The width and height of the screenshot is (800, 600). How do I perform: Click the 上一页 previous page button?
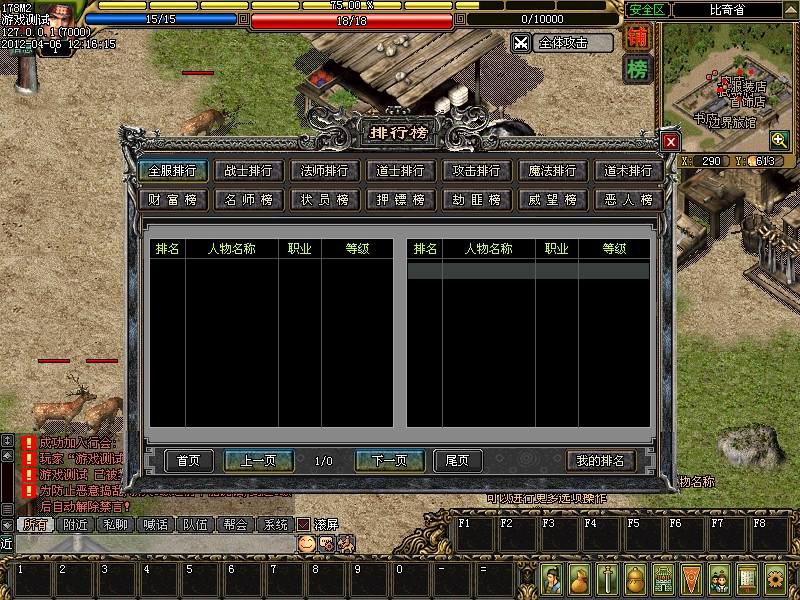pyautogui.click(x=258, y=461)
